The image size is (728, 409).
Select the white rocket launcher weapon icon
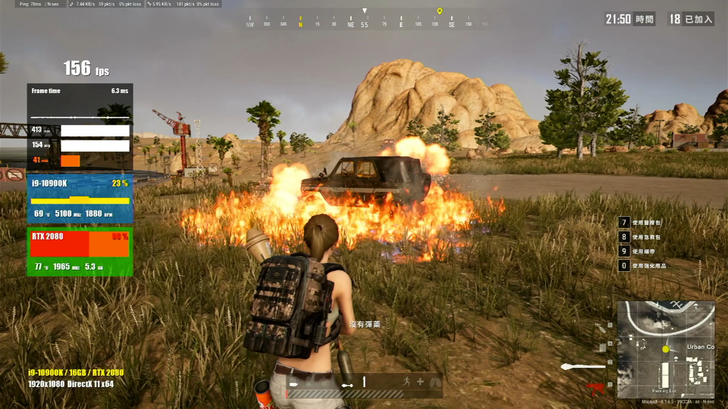[x=584, y=366]
